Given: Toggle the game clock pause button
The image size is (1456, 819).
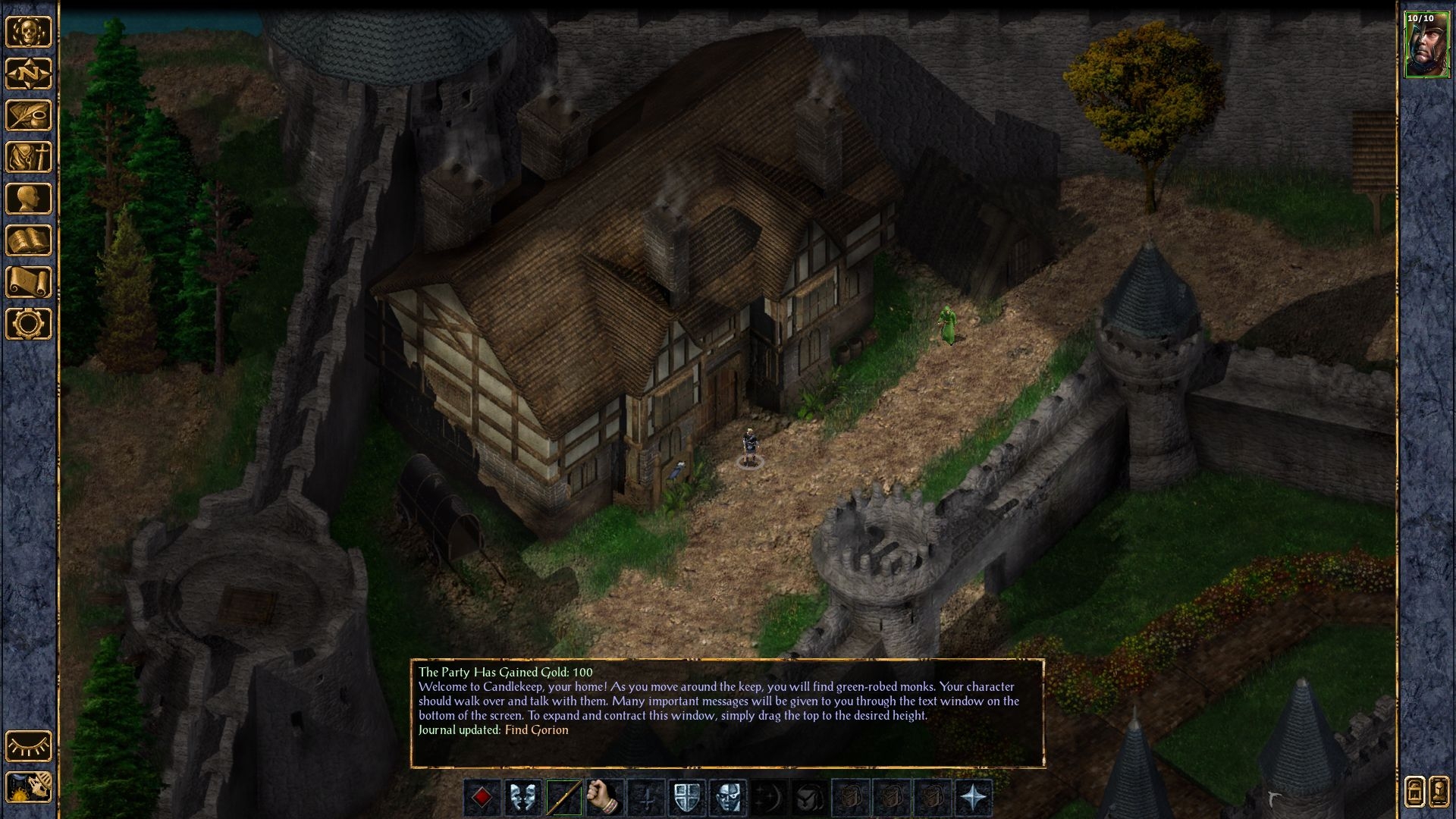Looking at the screenshot, I should [x=29, y=787].
